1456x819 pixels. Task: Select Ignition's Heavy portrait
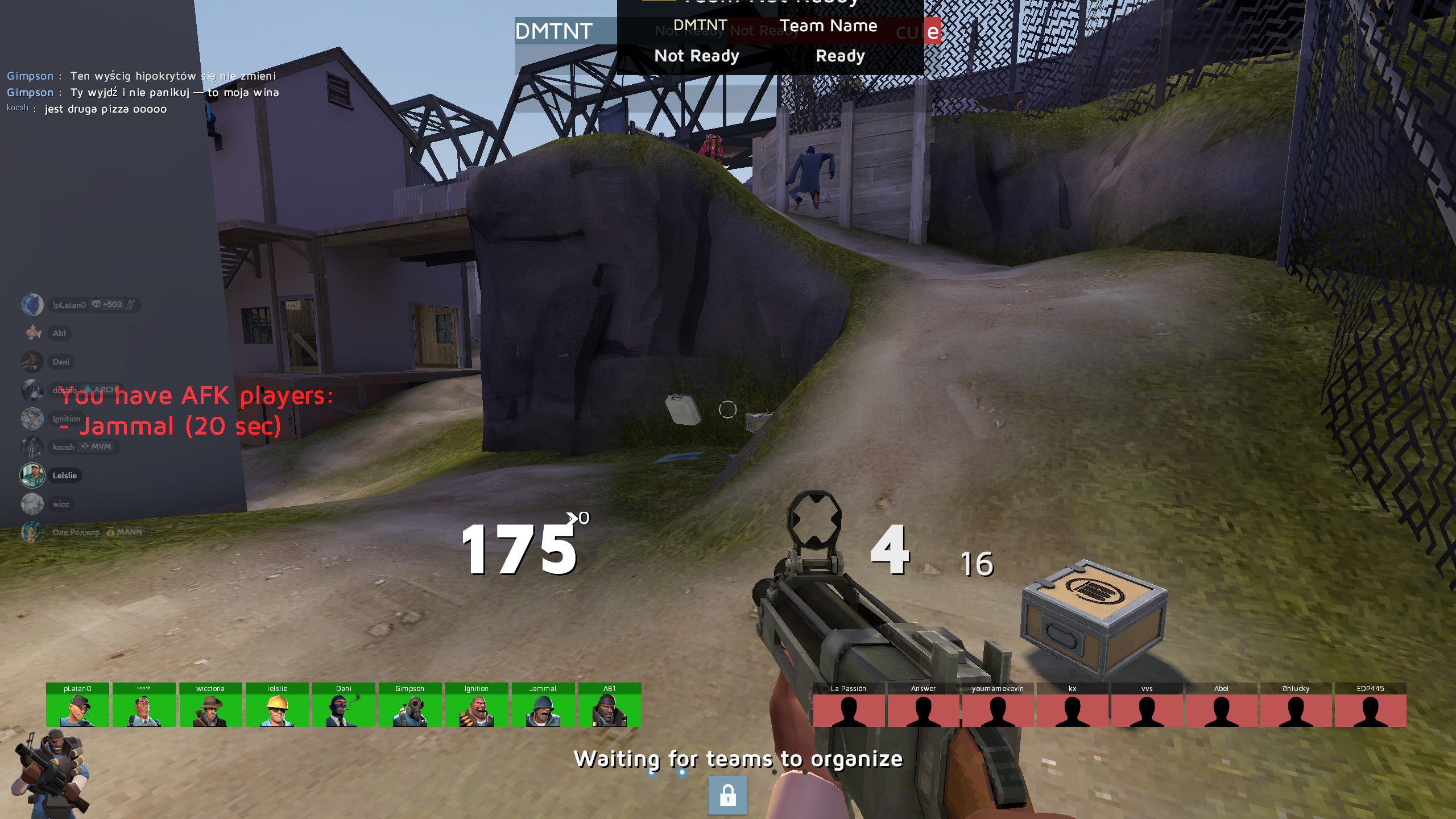click(477, 705)
